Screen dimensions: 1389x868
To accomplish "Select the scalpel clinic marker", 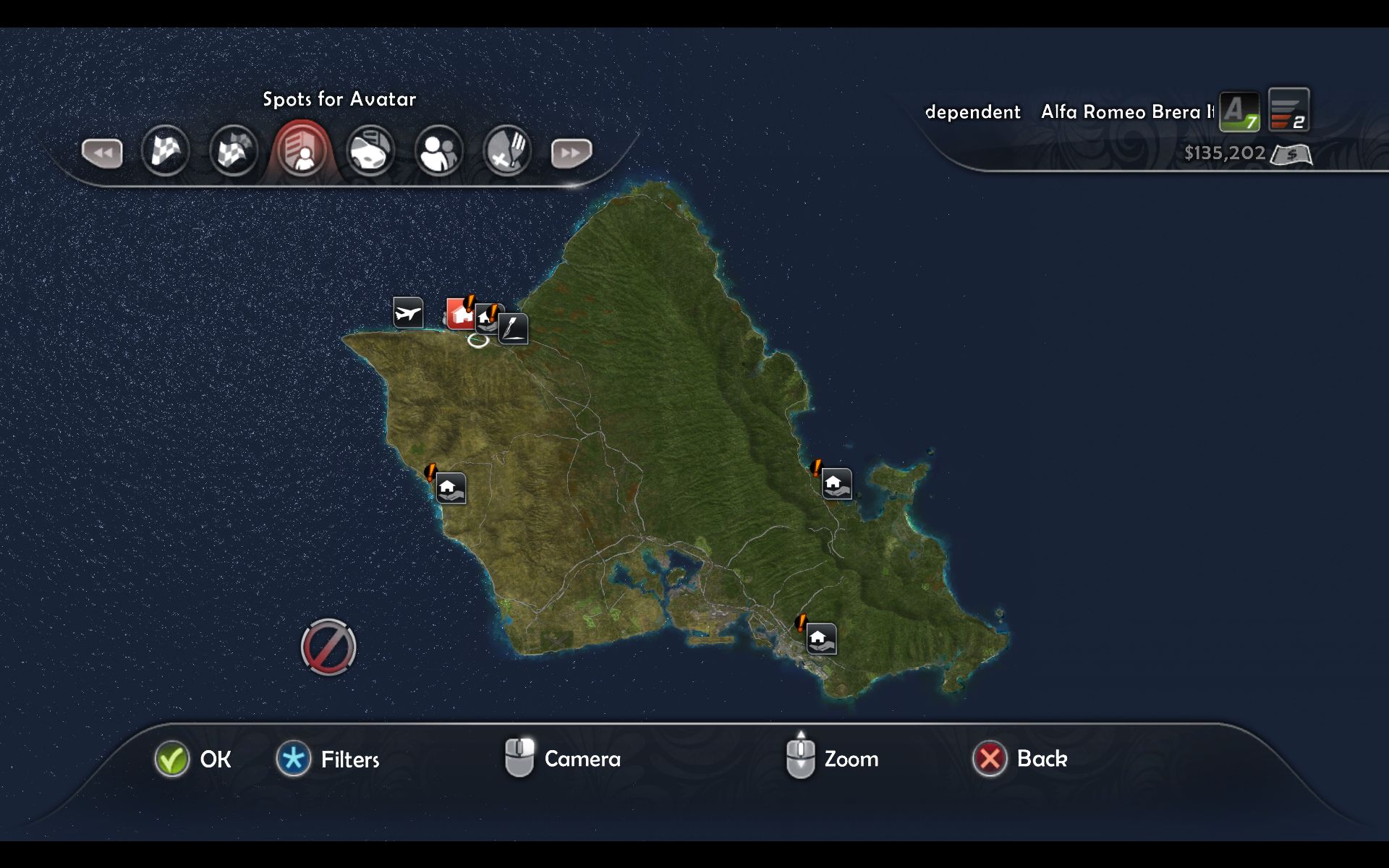I will [x=513, y=328].
